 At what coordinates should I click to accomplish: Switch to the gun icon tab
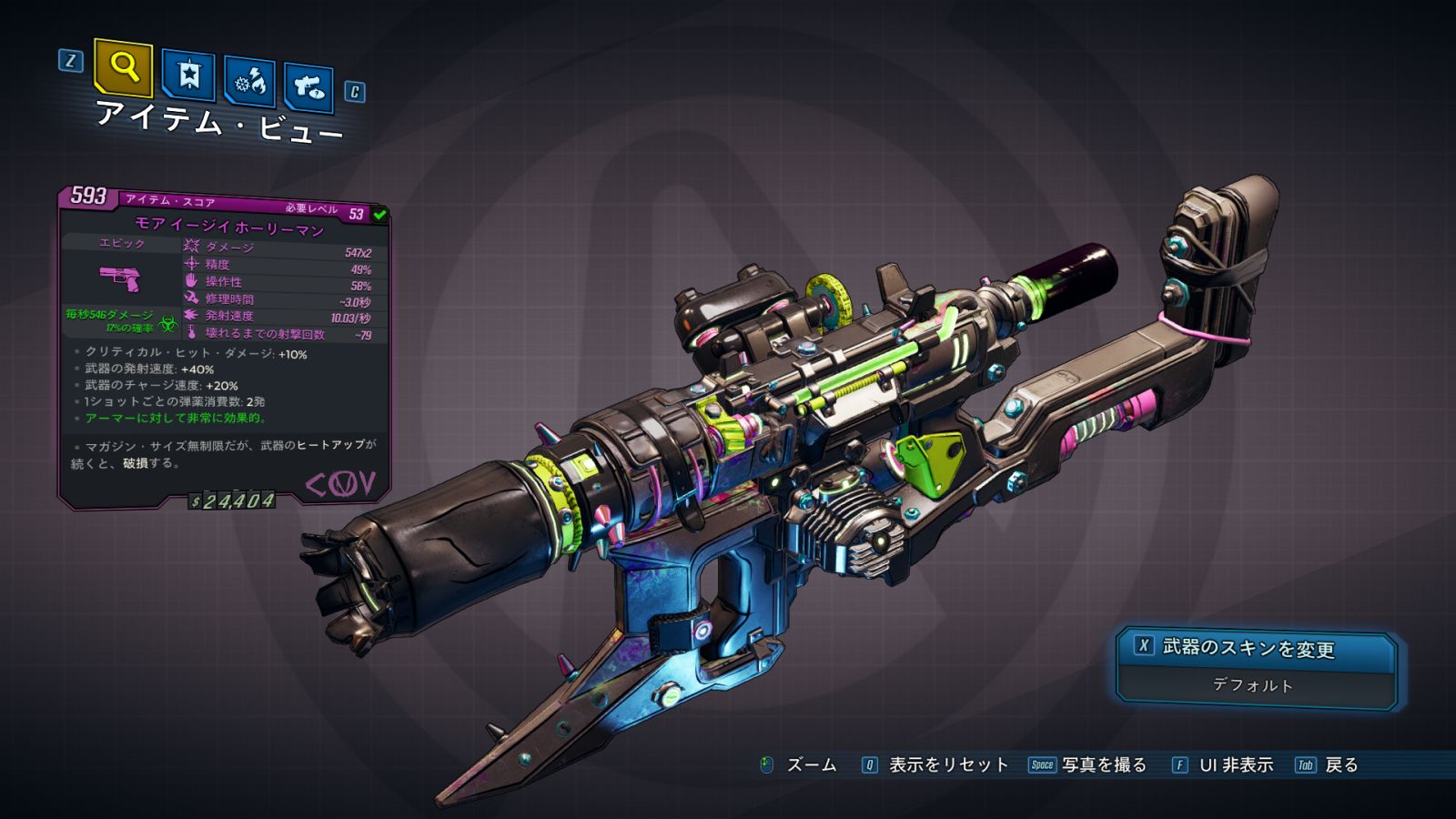[308, 88]
